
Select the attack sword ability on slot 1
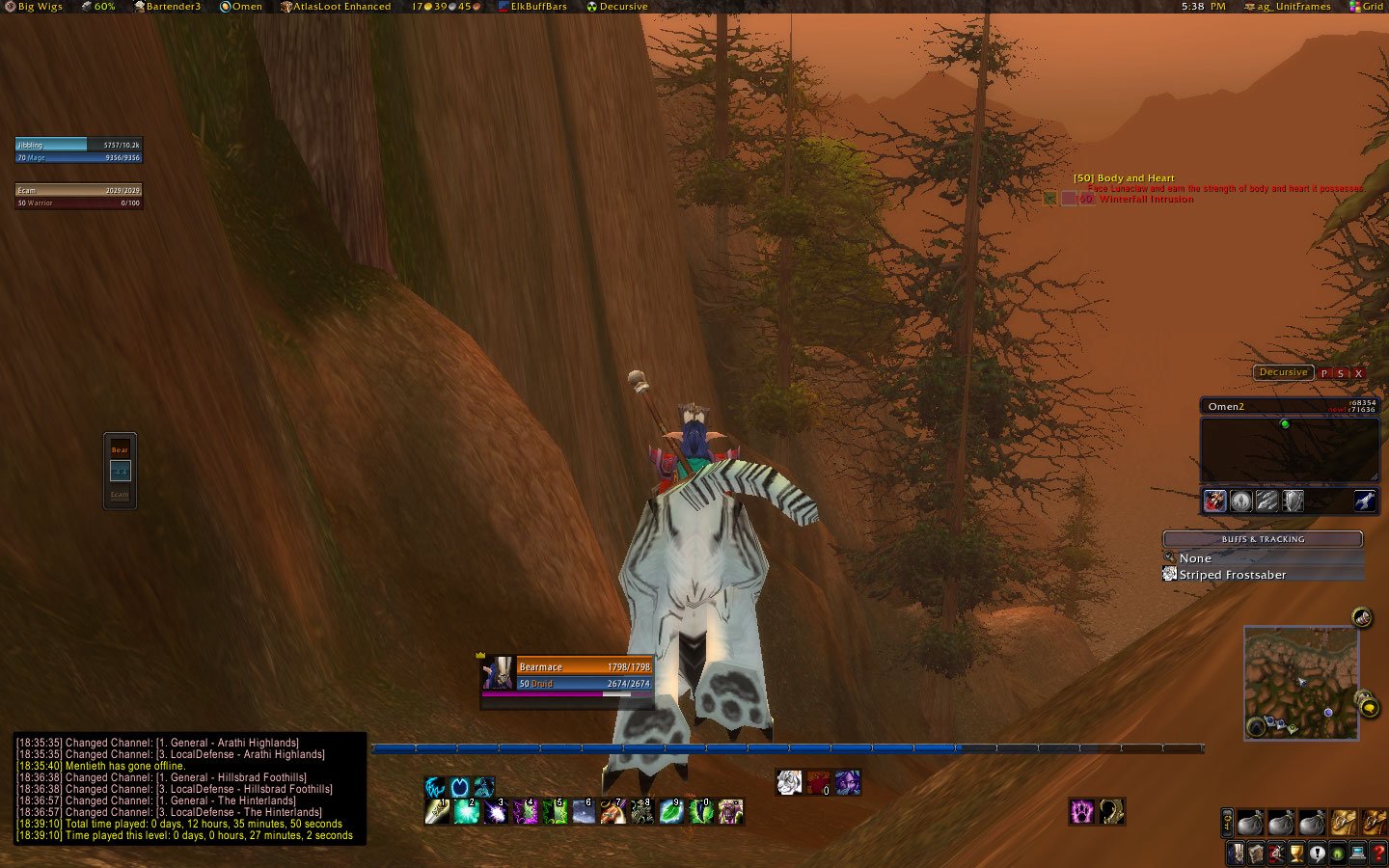point(436,813)
